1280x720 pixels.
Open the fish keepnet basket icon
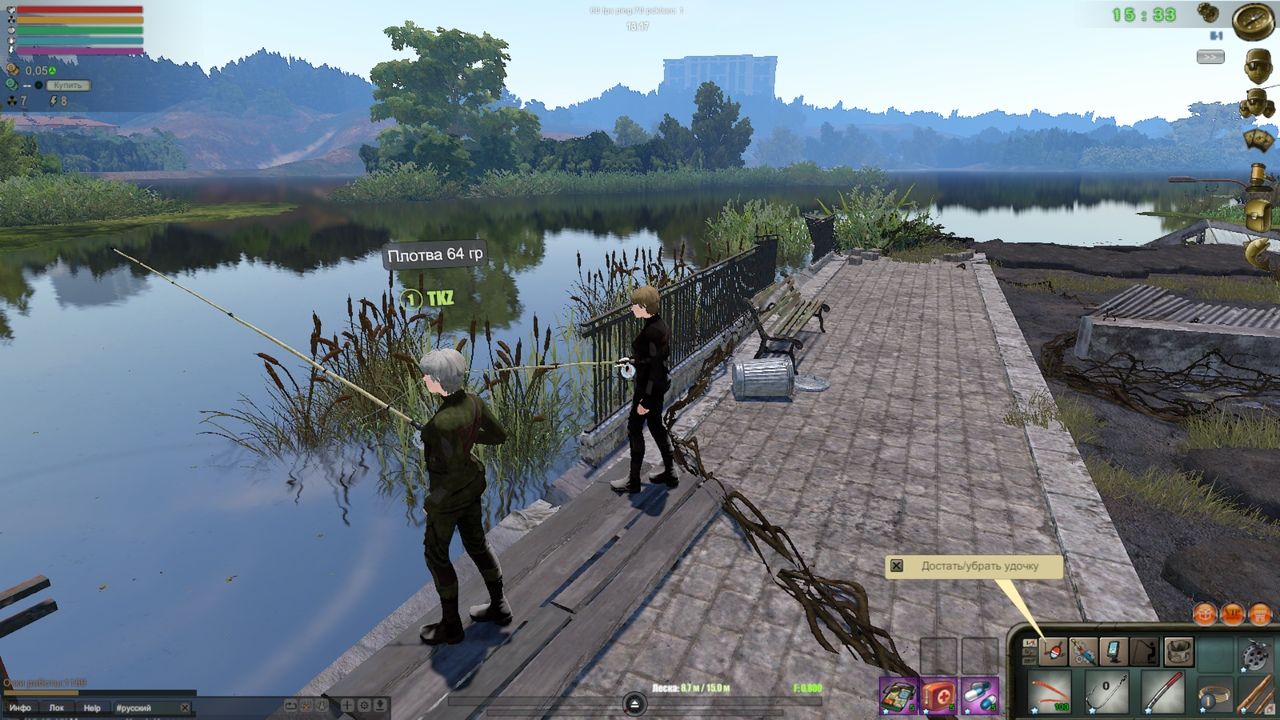pos(1178,651)
